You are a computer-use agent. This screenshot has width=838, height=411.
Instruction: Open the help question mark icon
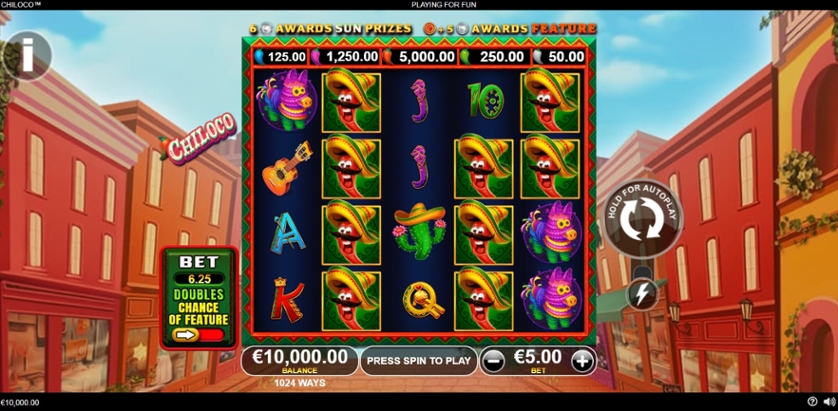click(812, 402)
